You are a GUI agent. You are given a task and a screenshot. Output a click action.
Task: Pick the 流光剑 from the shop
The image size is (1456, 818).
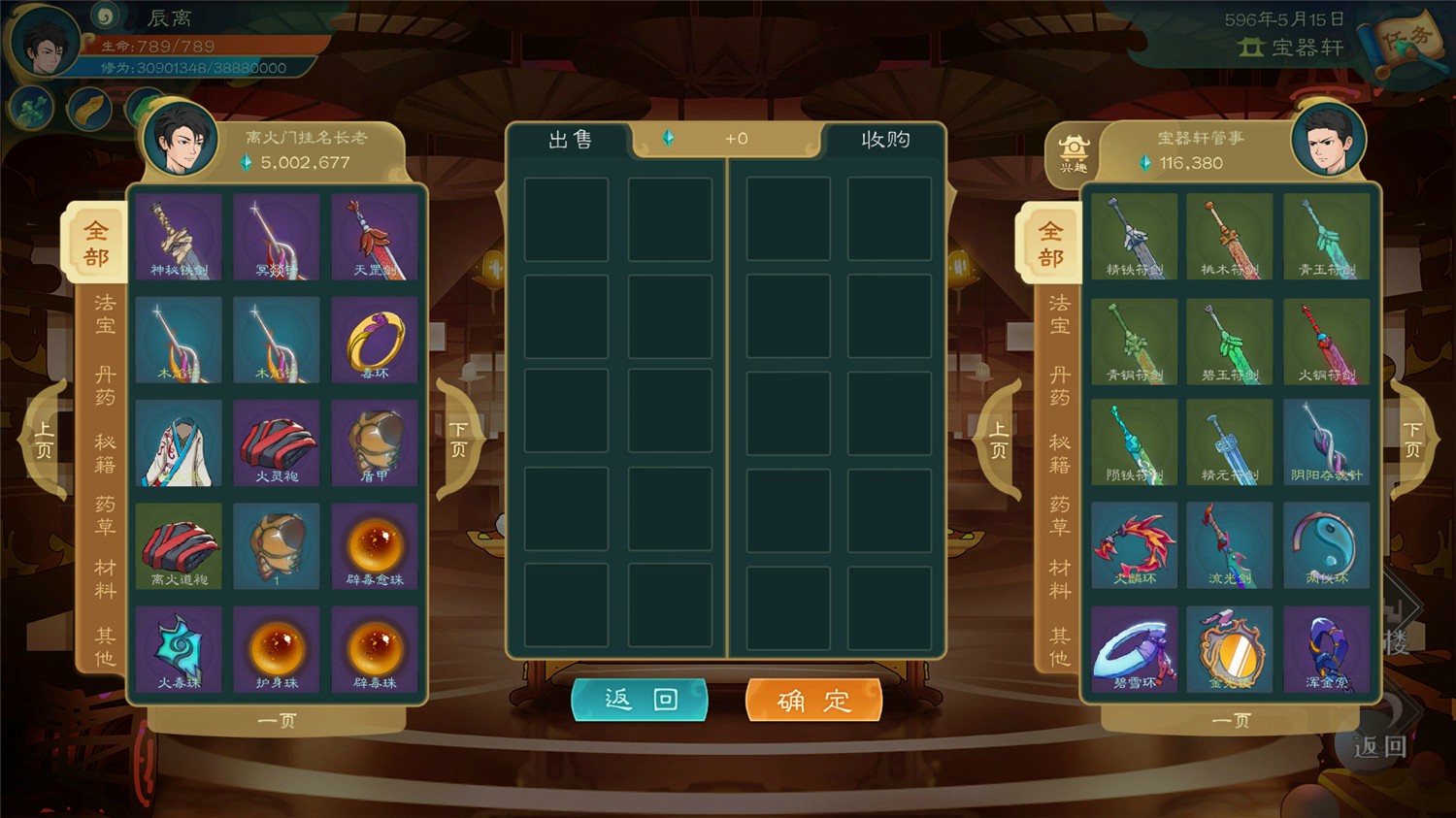coord(1230,546)
